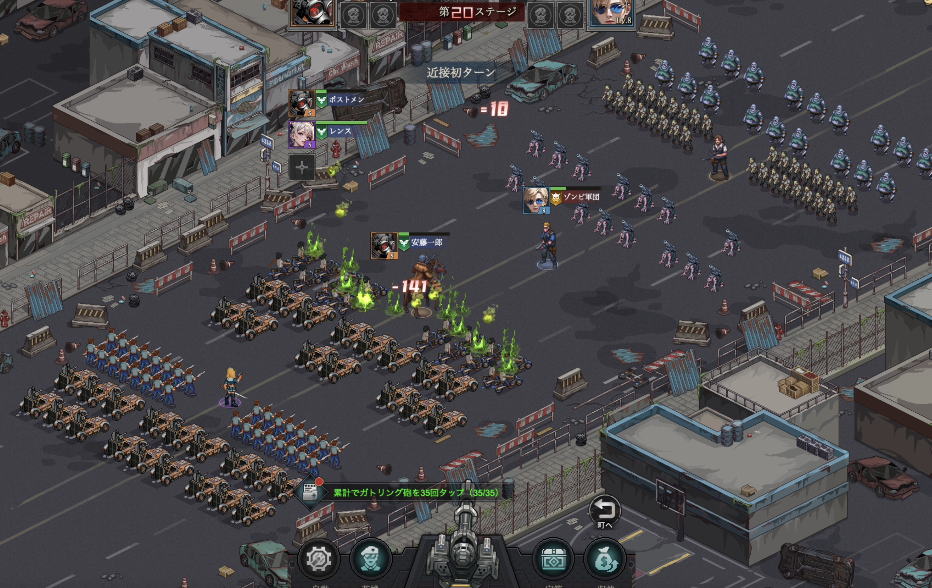The width and height of the screenshot is (932, 588).
Task: Open the gatling tap quest tracker
Action: pyautogui.click(x=405, y=492)
